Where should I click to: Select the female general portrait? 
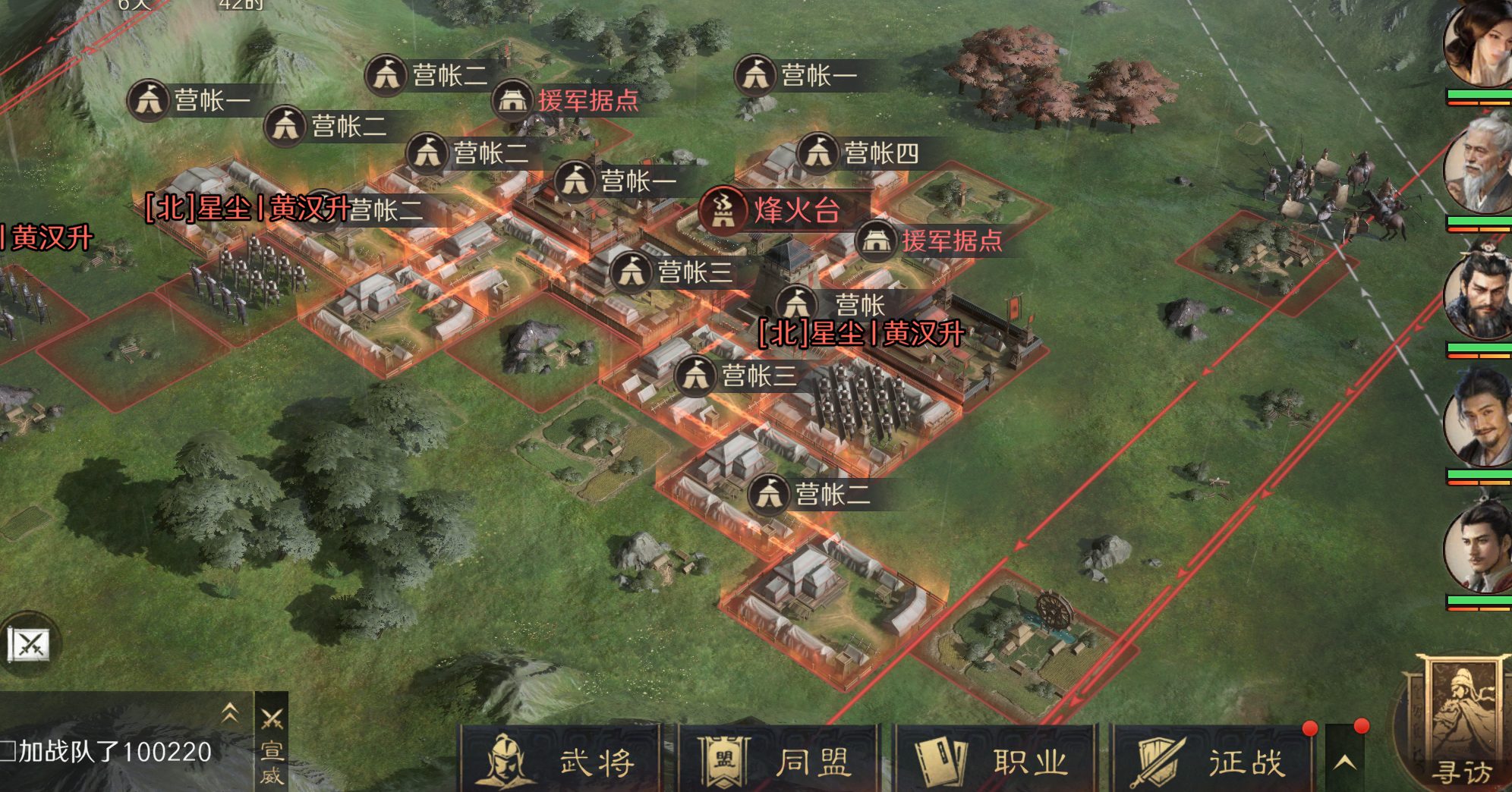pyautogui.click(x=1479, y=44)
